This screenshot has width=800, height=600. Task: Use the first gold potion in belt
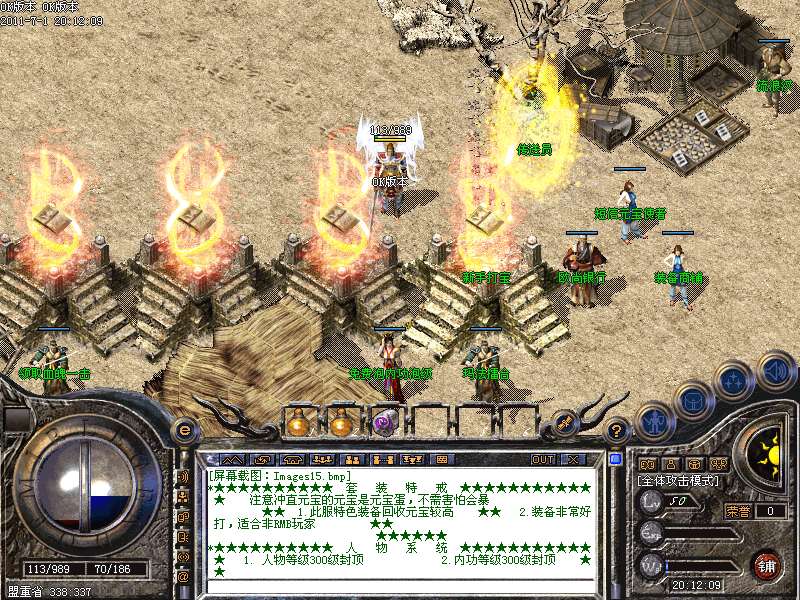tap(297, 423)
